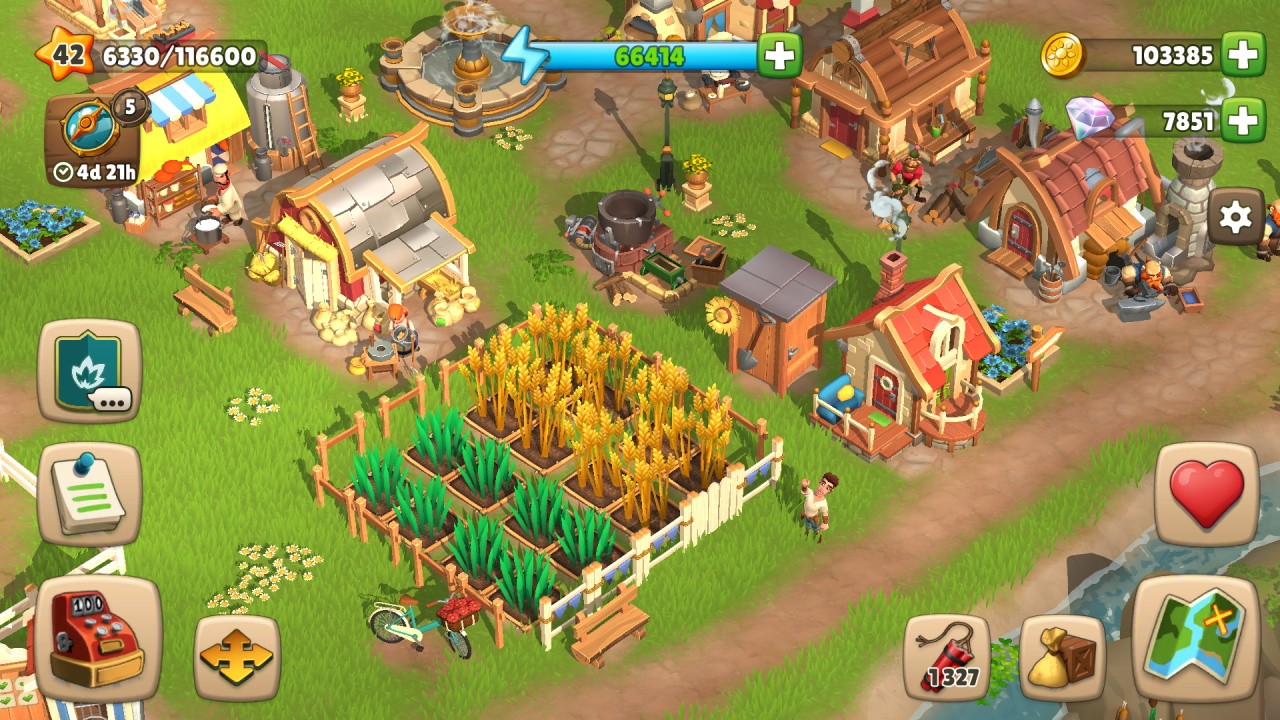Viewport: 1280px width, 720px height.
Task: Buy more gold coins via plus button
Action: pos(1243,55)
